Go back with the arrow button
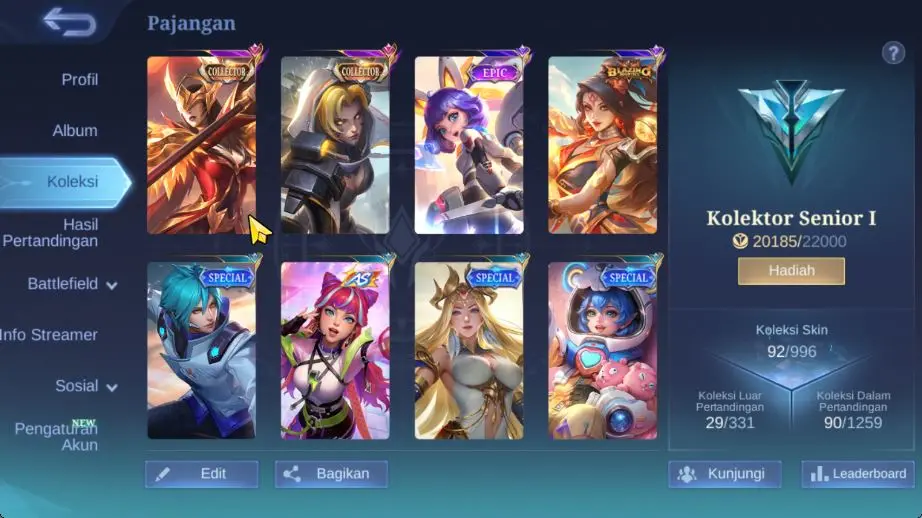The width and height of the screenshot is (922, 518). tap(69, 22)
